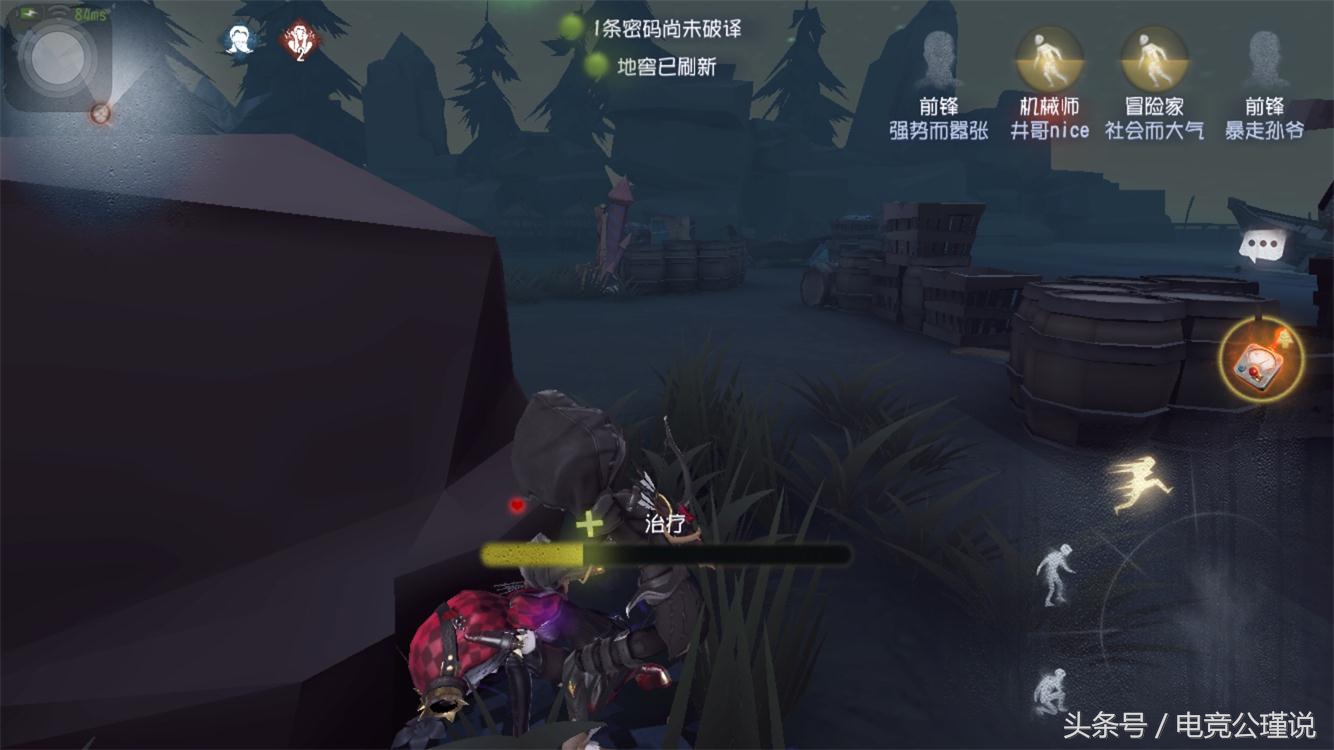Tap the lower crouching figure icon near watermark

coord(1053,689)
